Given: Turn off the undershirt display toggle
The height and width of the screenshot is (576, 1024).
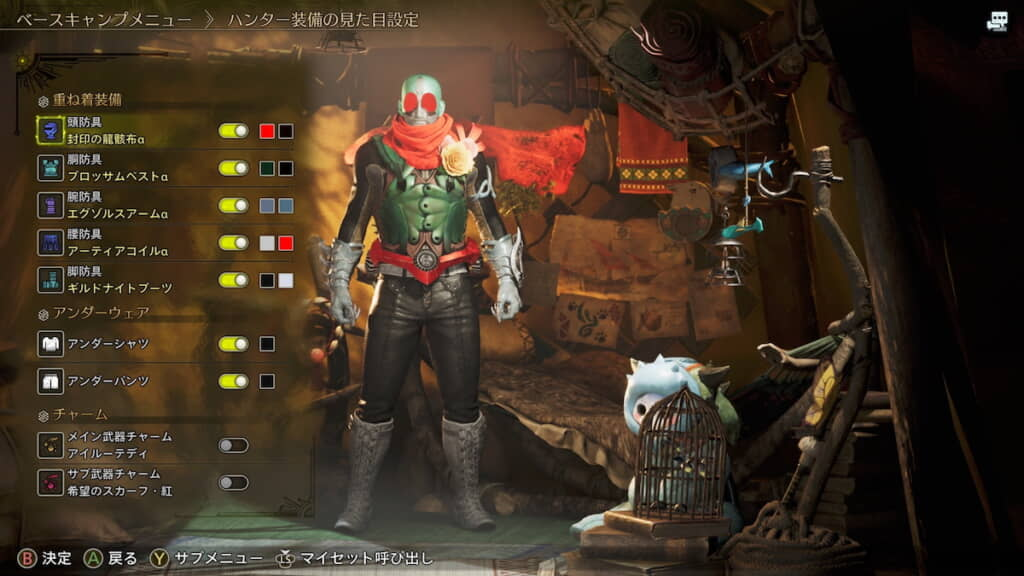Looking at the screenshot, I should click(x=234, y=344).
